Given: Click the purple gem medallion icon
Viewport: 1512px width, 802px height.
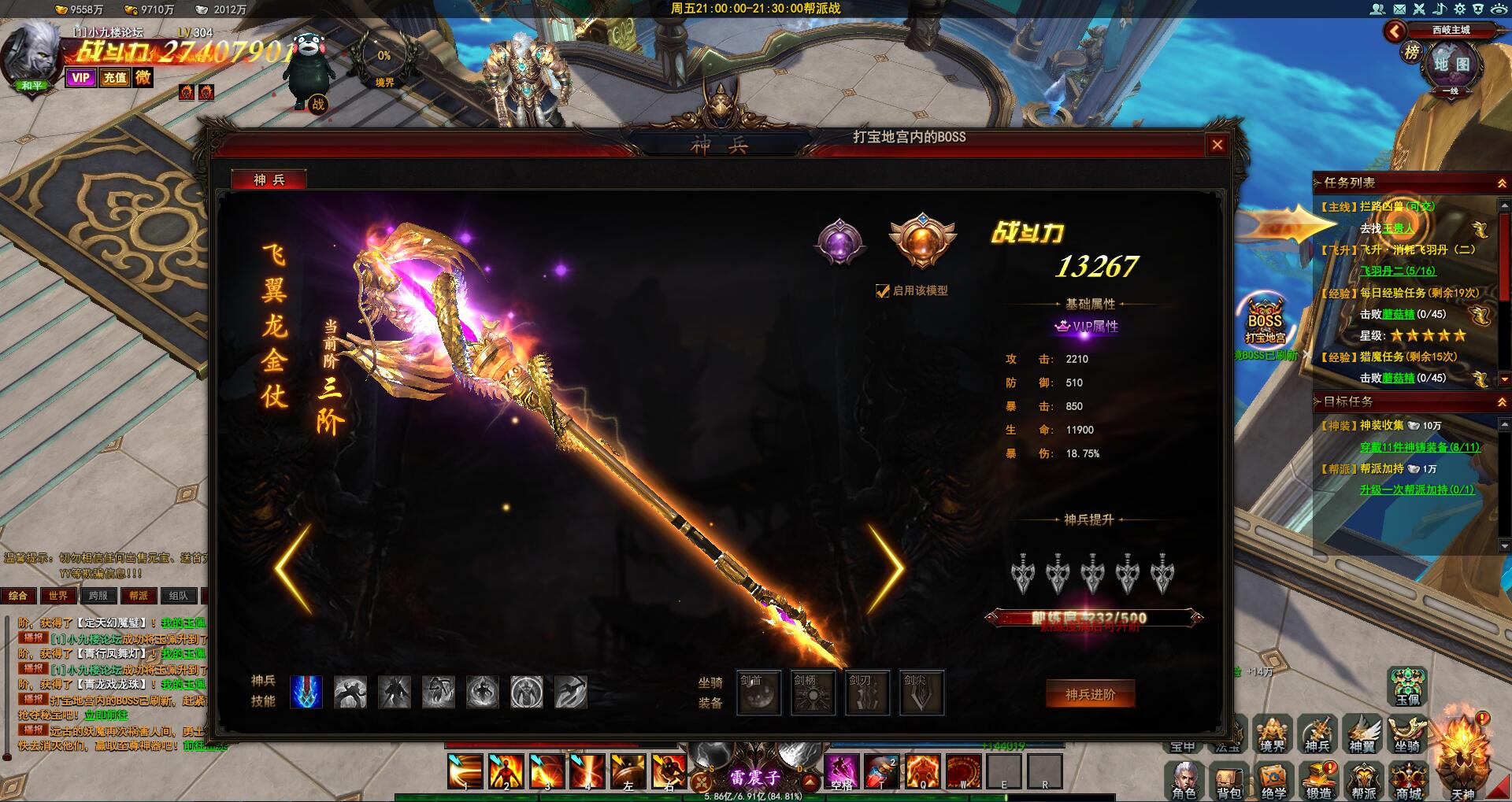Looking at the screenshot, I should pos(839,241).
